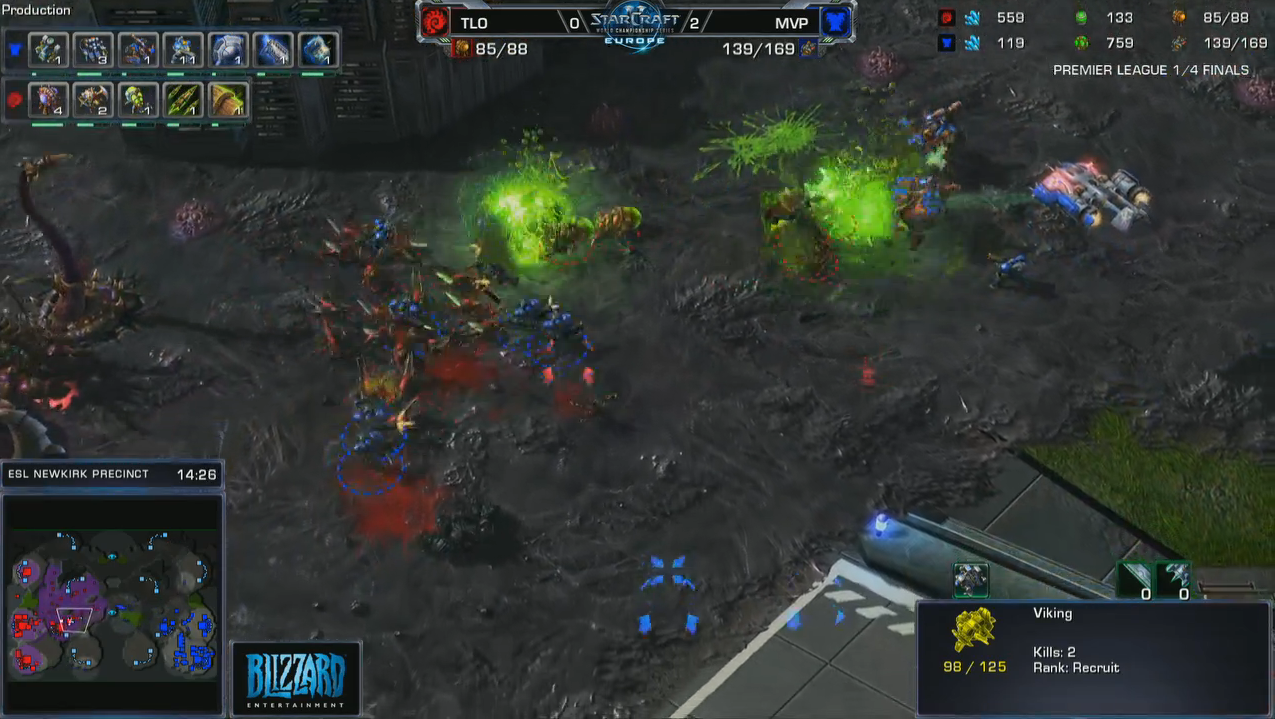The image size is (1275, 719).
Task: Select the green spines Zerg upgrade icon
Action: [x=183, y=100]
